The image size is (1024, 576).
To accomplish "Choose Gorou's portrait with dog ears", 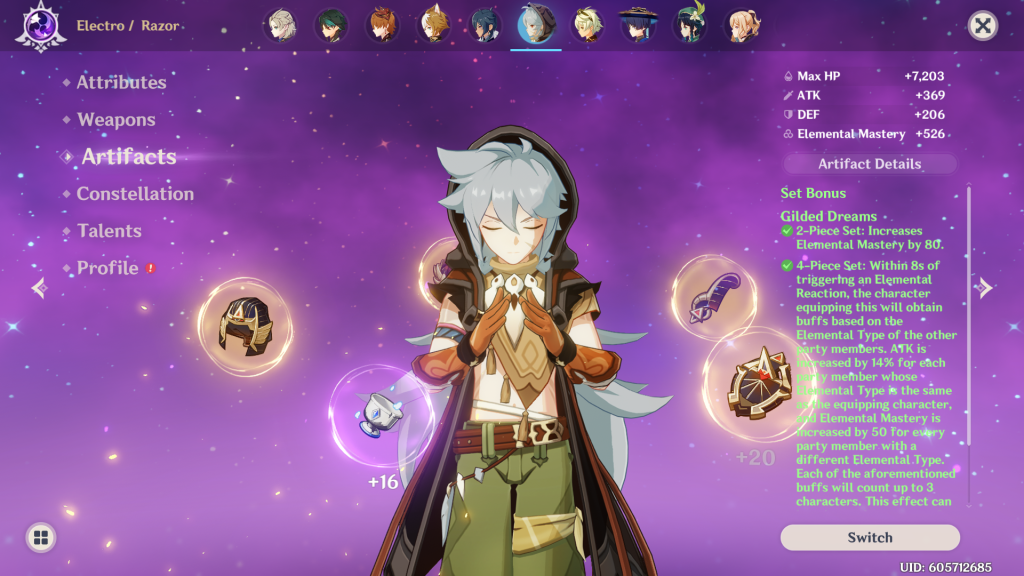I will pyautogui.click(x=435, y=26).
